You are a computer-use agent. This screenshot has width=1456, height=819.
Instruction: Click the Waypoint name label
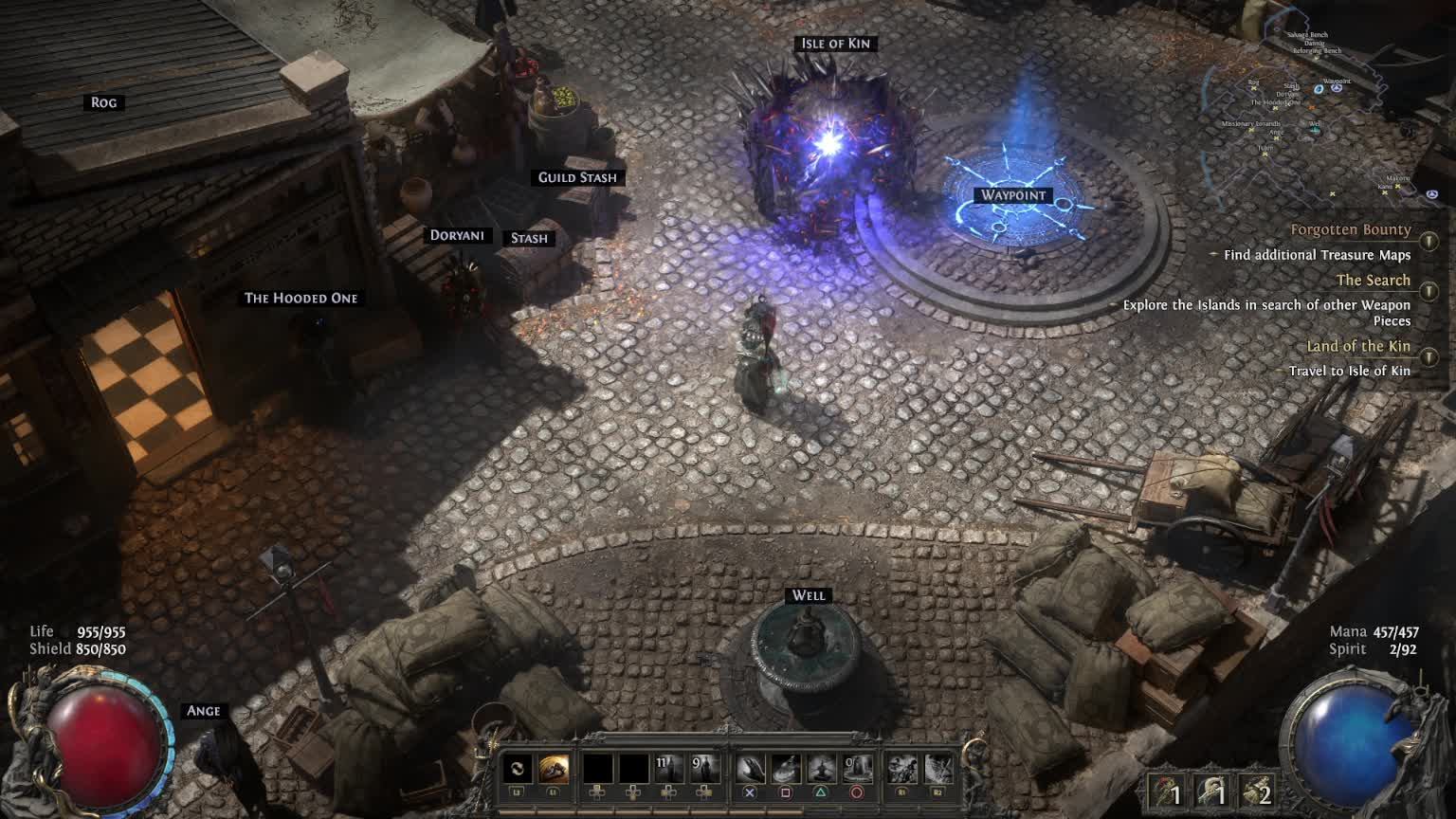point(1013,195)
